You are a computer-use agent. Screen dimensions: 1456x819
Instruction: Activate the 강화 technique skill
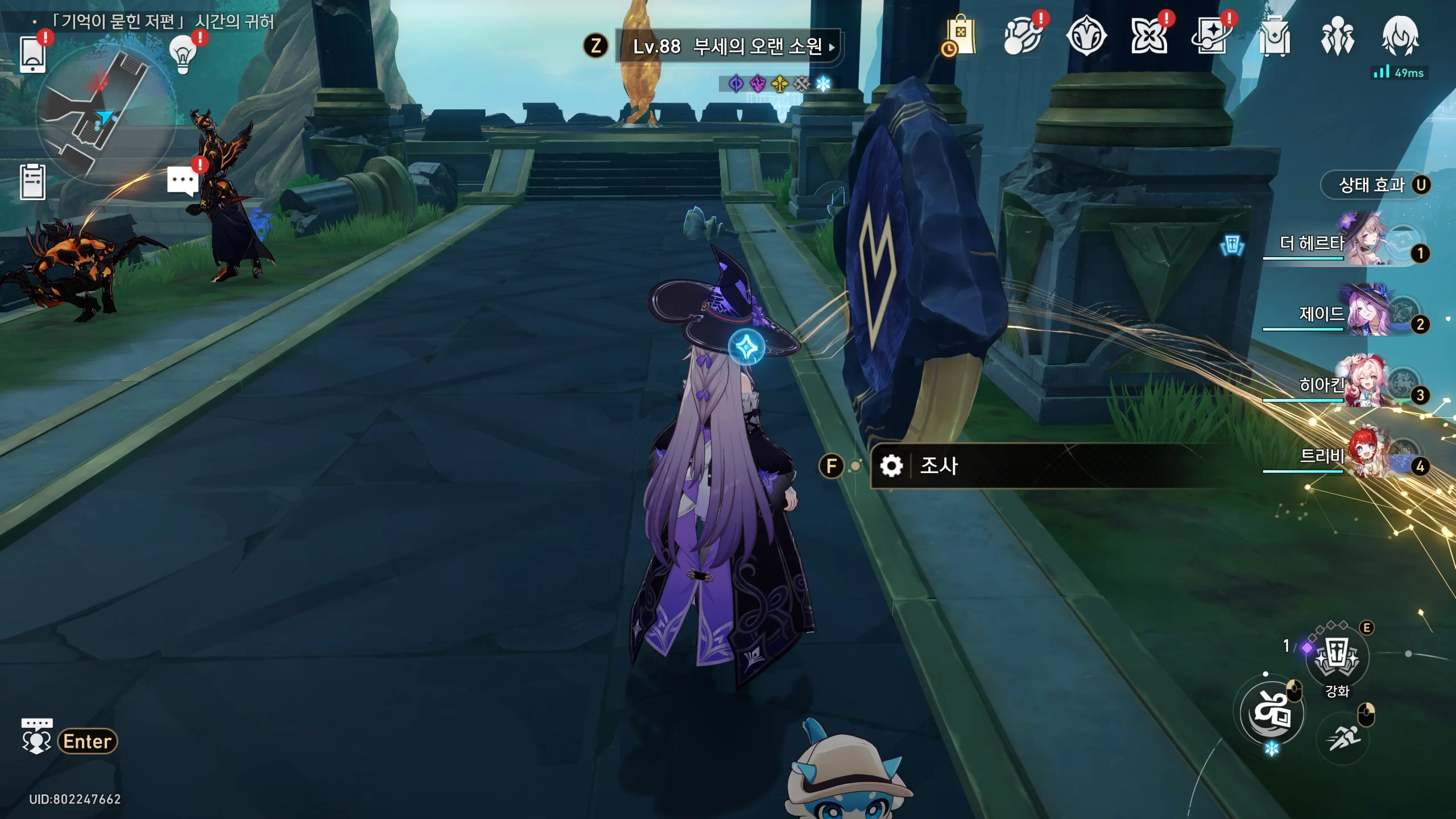(1337, 657)
